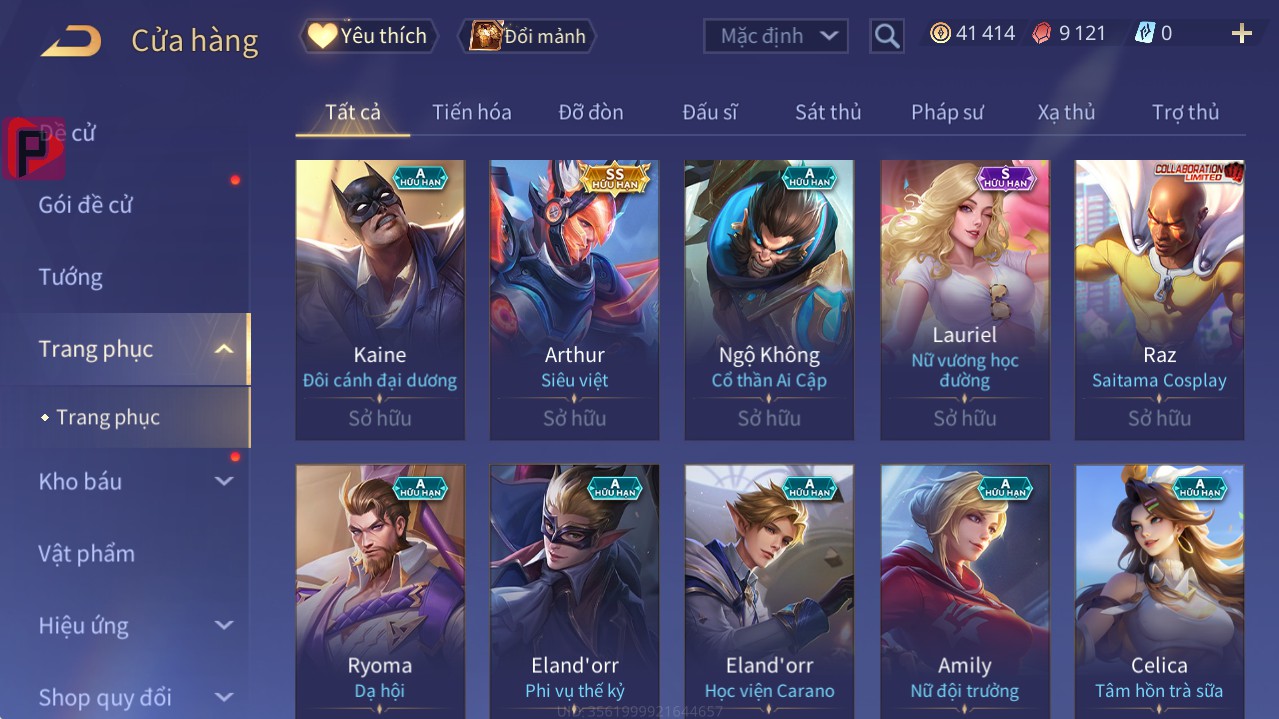This screenshot has height=719, width=1279.
Task: Open Gói đề cử in sidebar
Action: [x=86, y=205]
